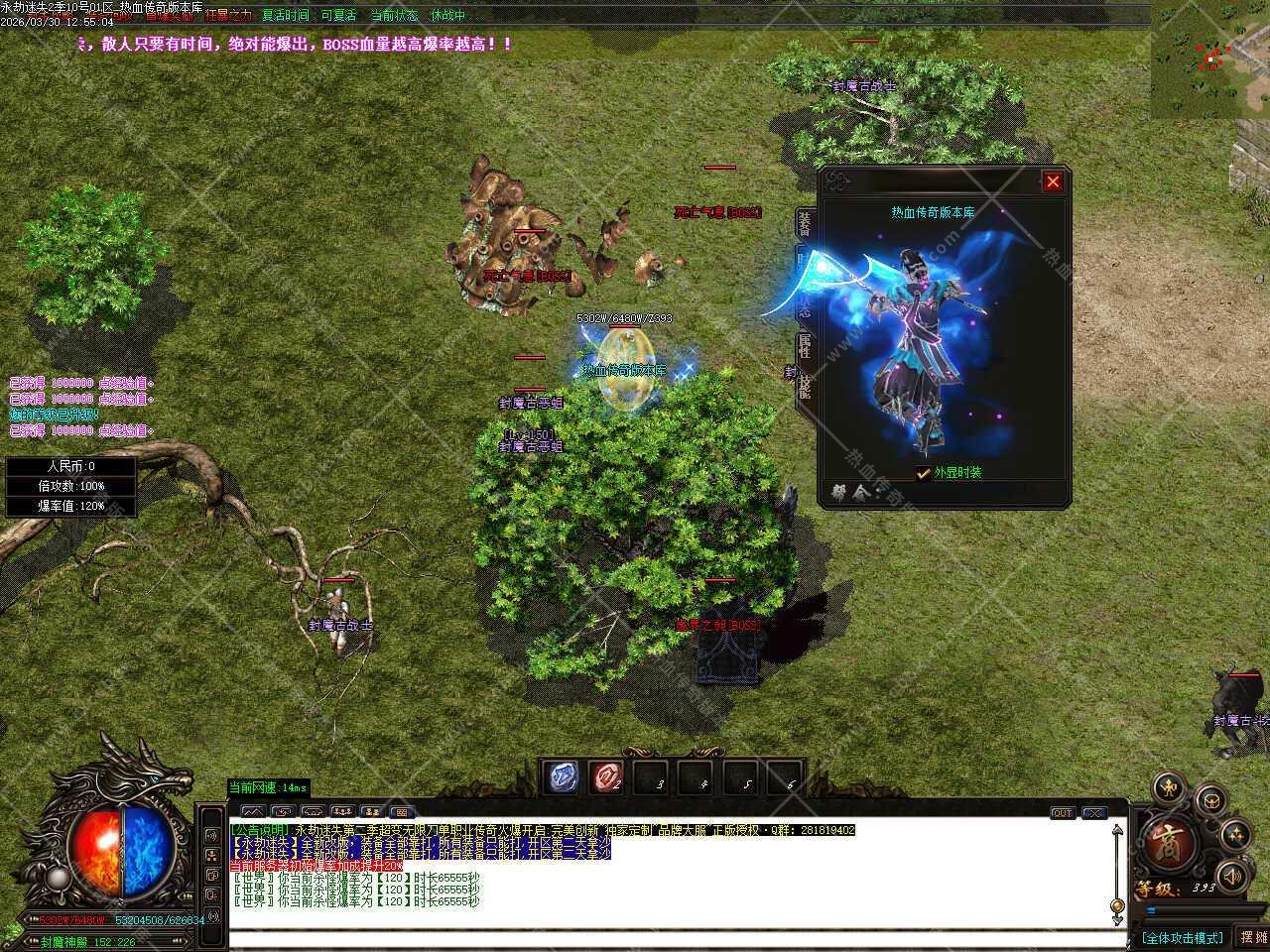Close the chat box with its X button
This screenshot has height=952, width=1270.
tap(1093, 813)
